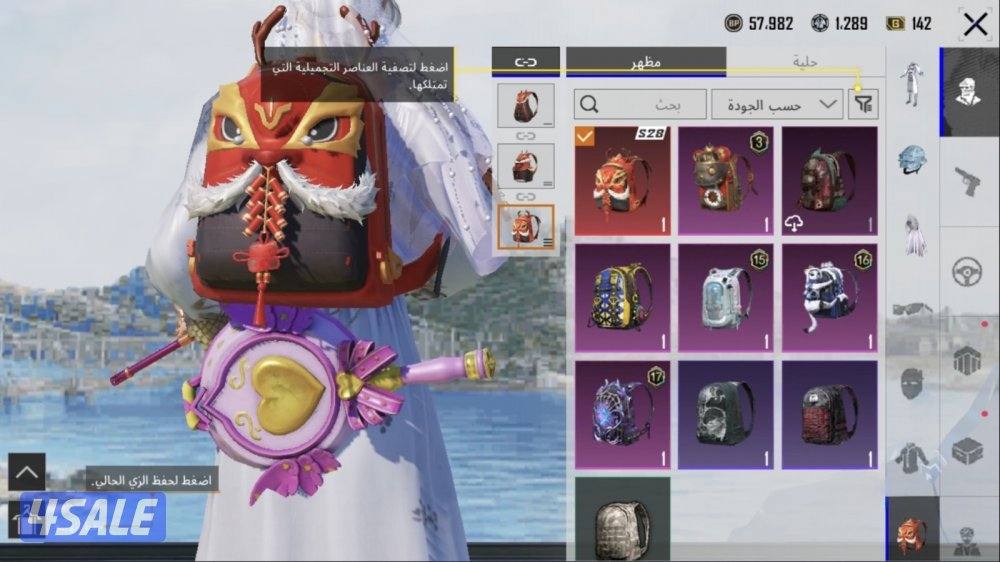1000x562 pixels.
Task: Switch to the مظهر tab
Action: (645, 62)
